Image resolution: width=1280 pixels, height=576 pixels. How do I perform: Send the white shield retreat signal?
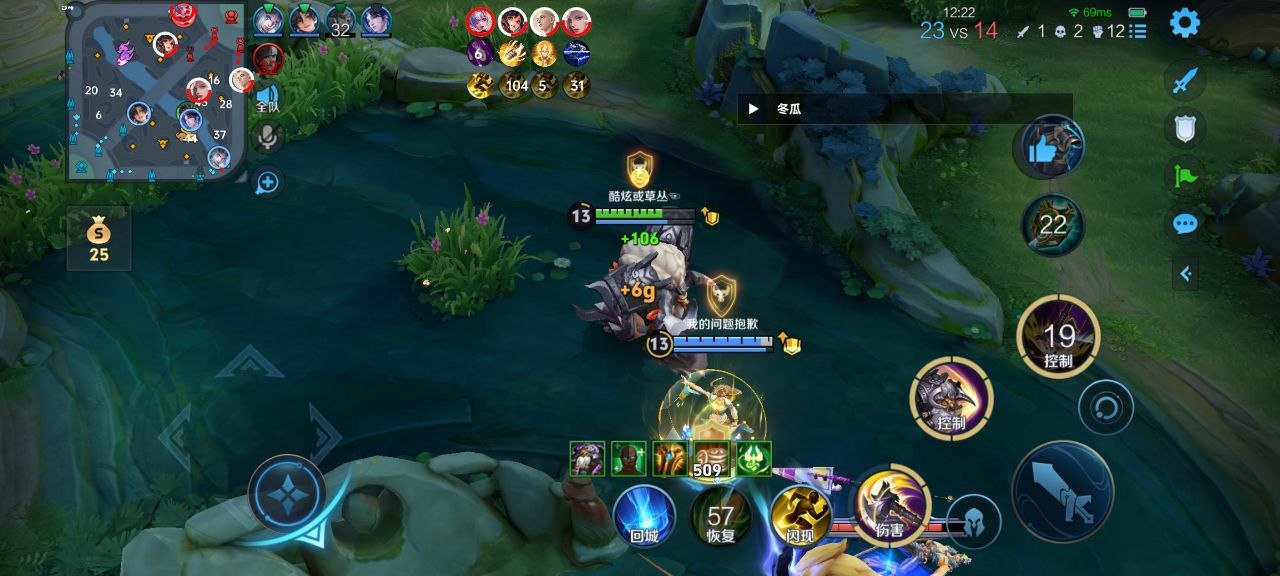(1185, 128)
